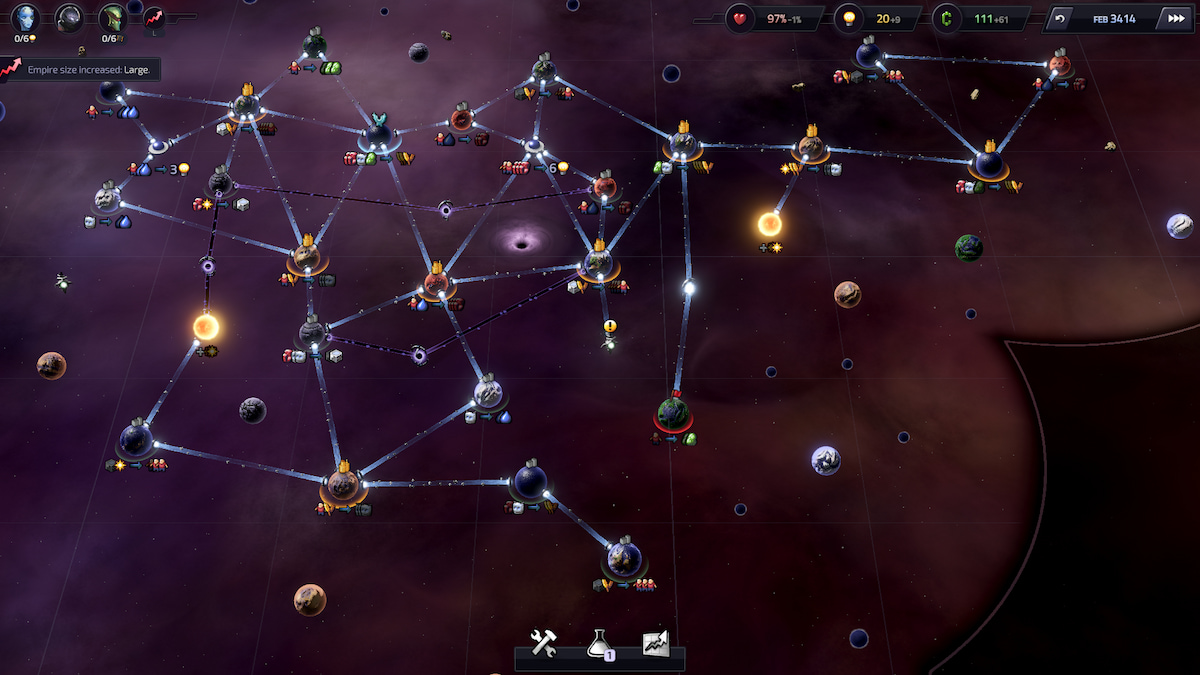Undo the last action with the arrow button
Screen dimensions: 1200x675
click(1059, 19)
